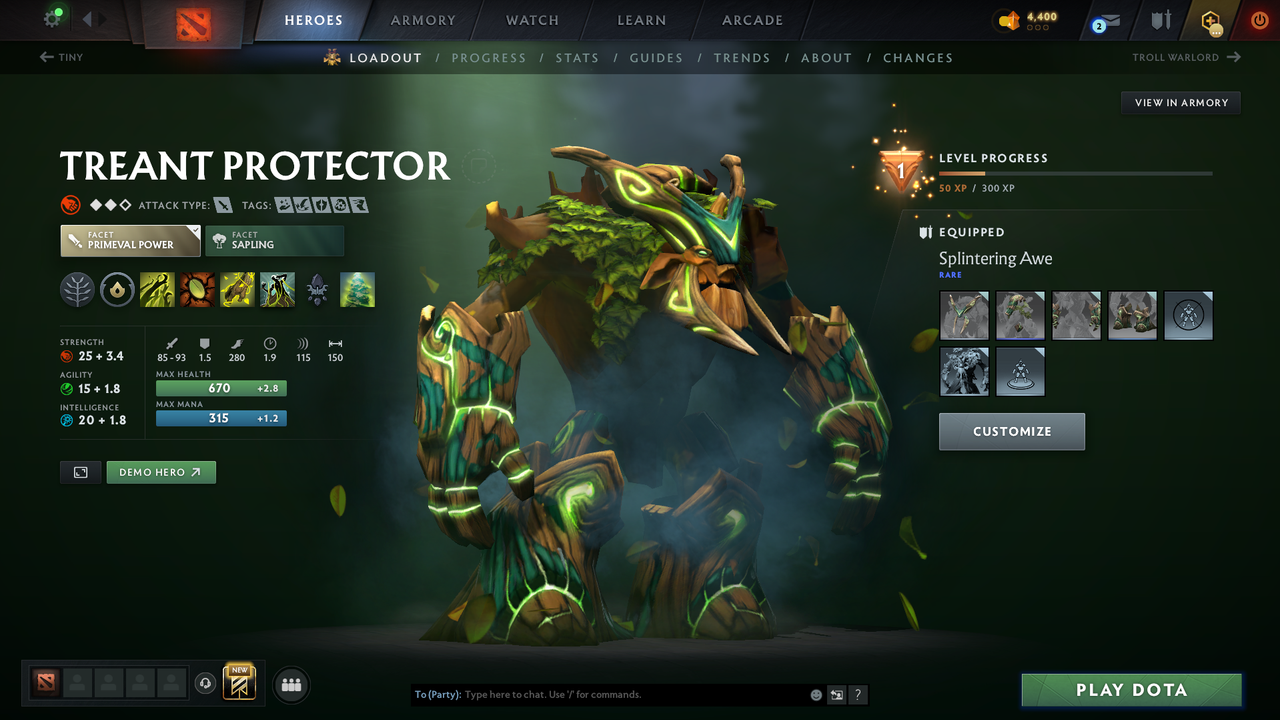The image size is (1280, 720).
Task: Select the Primeval Power facet
Action: click(x=130, y=240)
